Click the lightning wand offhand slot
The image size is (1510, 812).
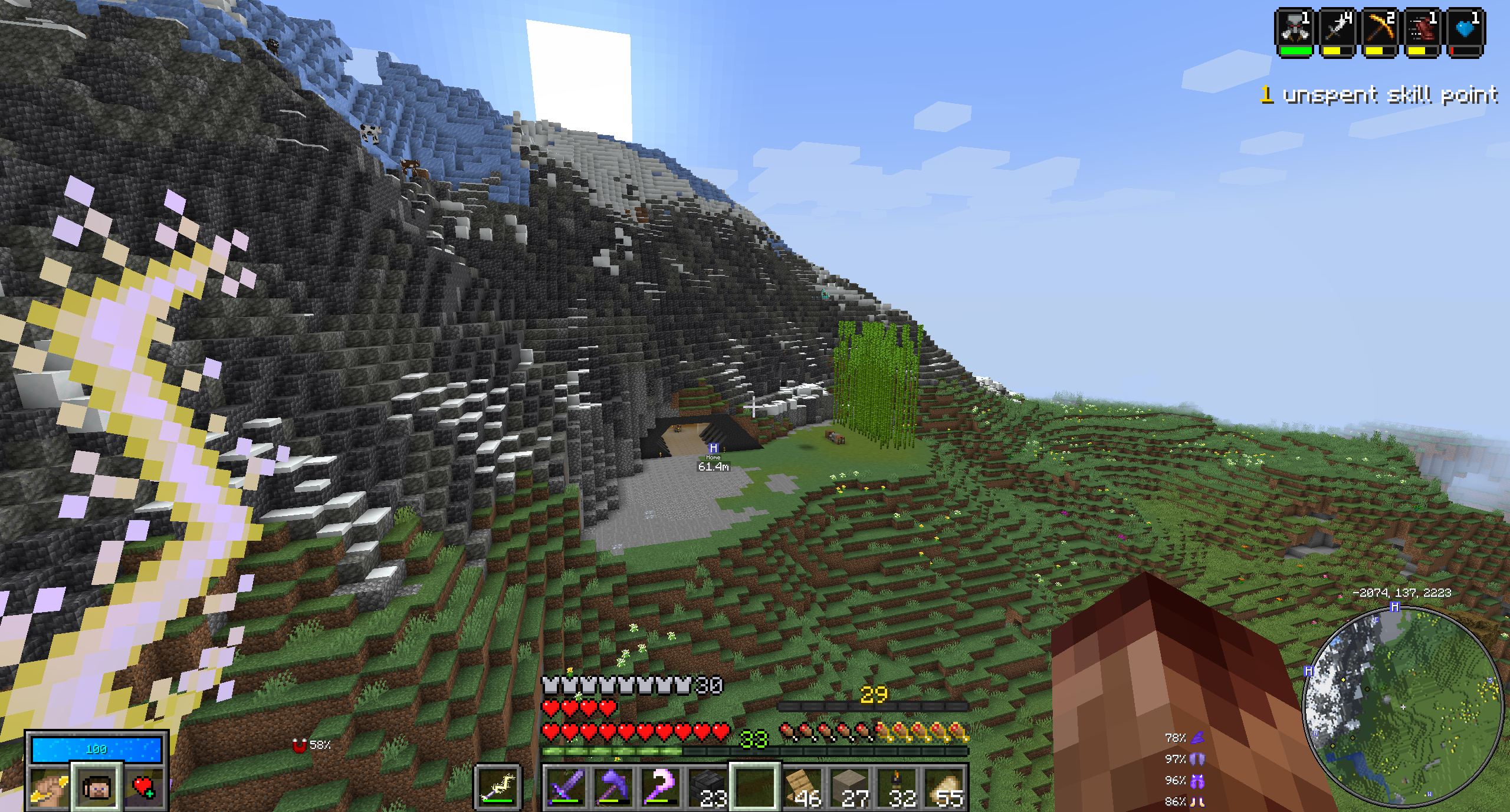point(497,787)
